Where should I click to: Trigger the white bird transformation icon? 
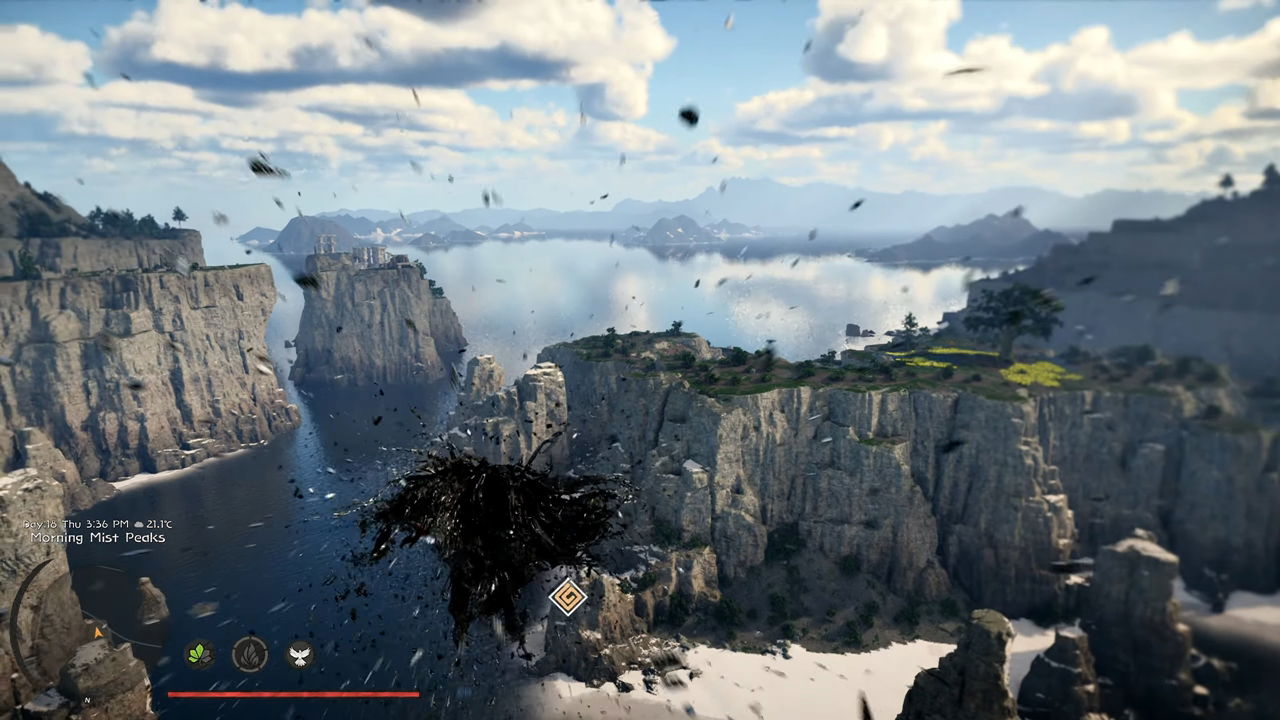(300, 654)
